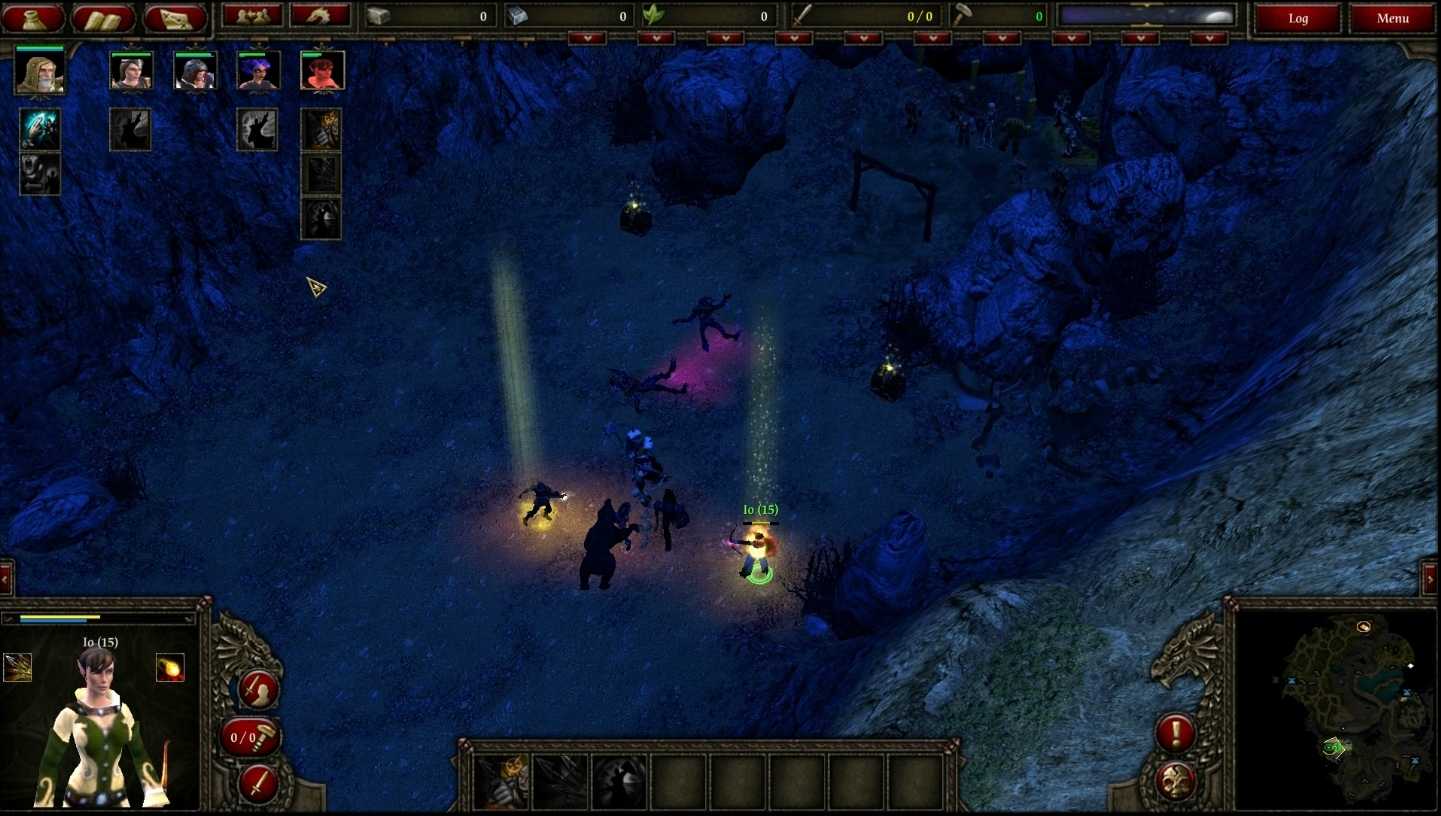Expand the first red chevron dropdown below resources
The width and height of the screenshot is (1441, 816).
585,36
